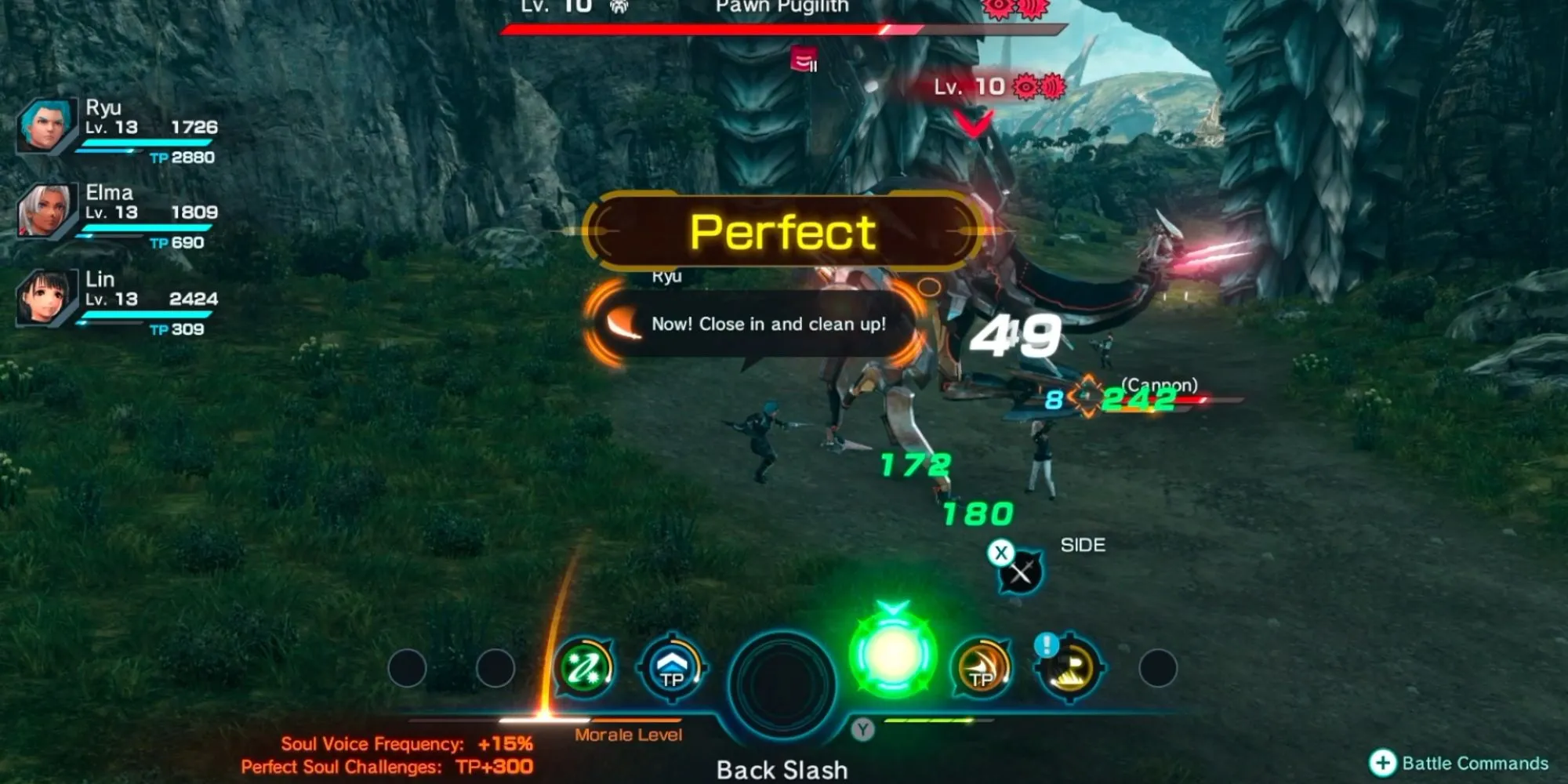Activate the glowing green Back Slash art
The width and height of the screenshot is (1568, 784).
(892, 654)
